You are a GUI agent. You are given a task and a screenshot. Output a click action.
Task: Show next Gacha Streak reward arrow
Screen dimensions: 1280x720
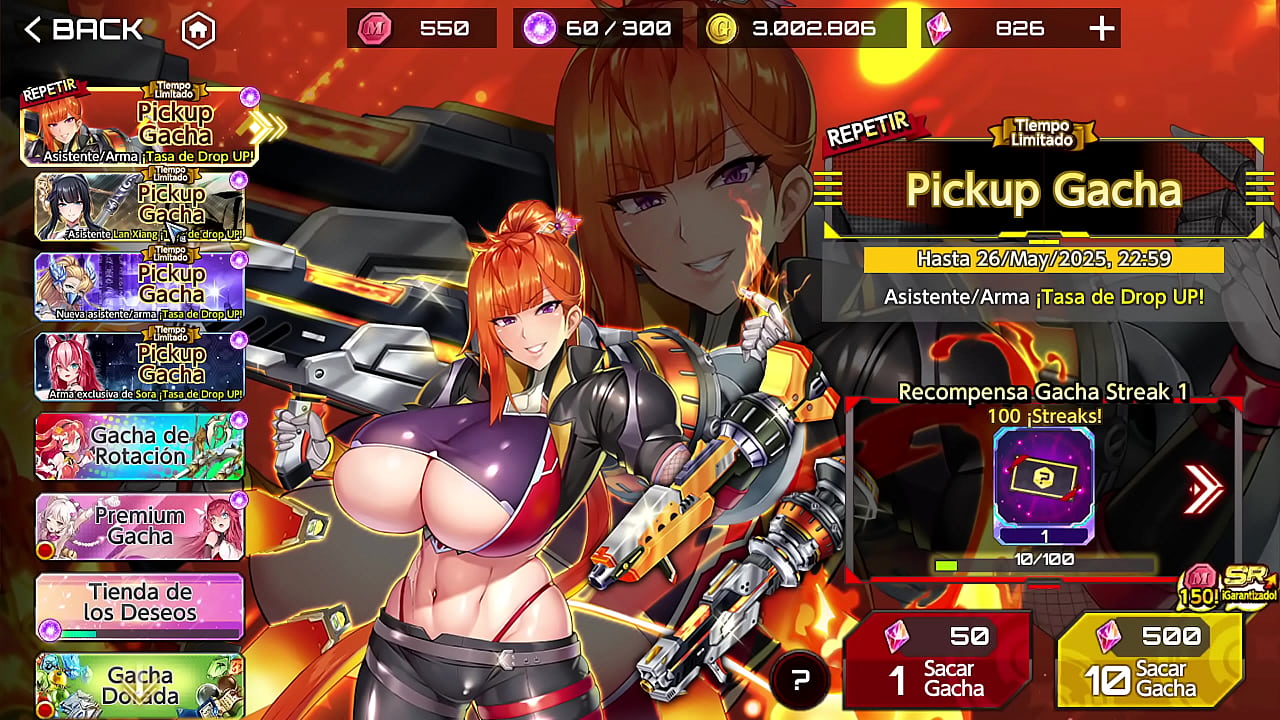1203,489
